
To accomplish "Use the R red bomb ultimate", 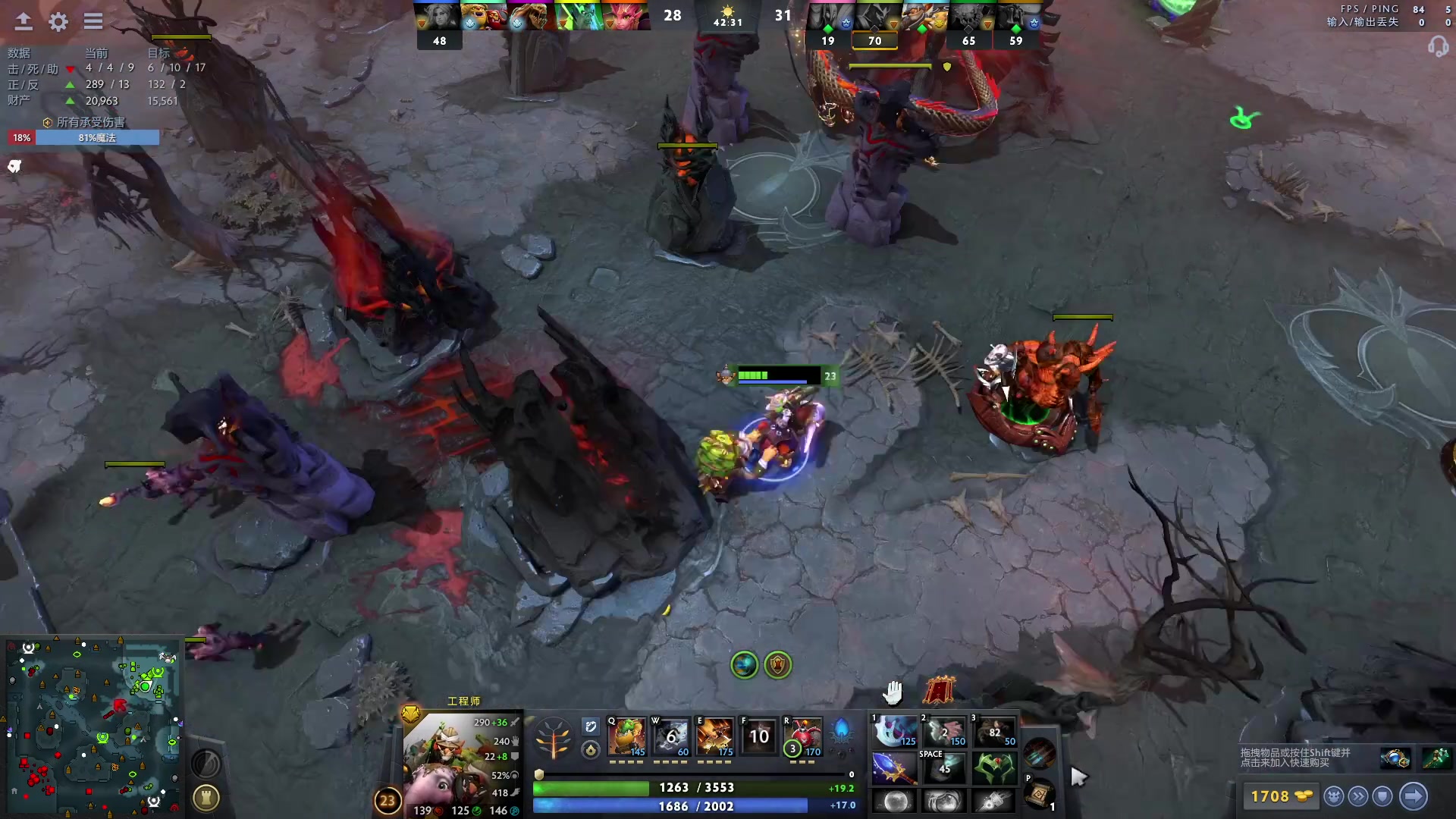I will [x=804, y=736].
